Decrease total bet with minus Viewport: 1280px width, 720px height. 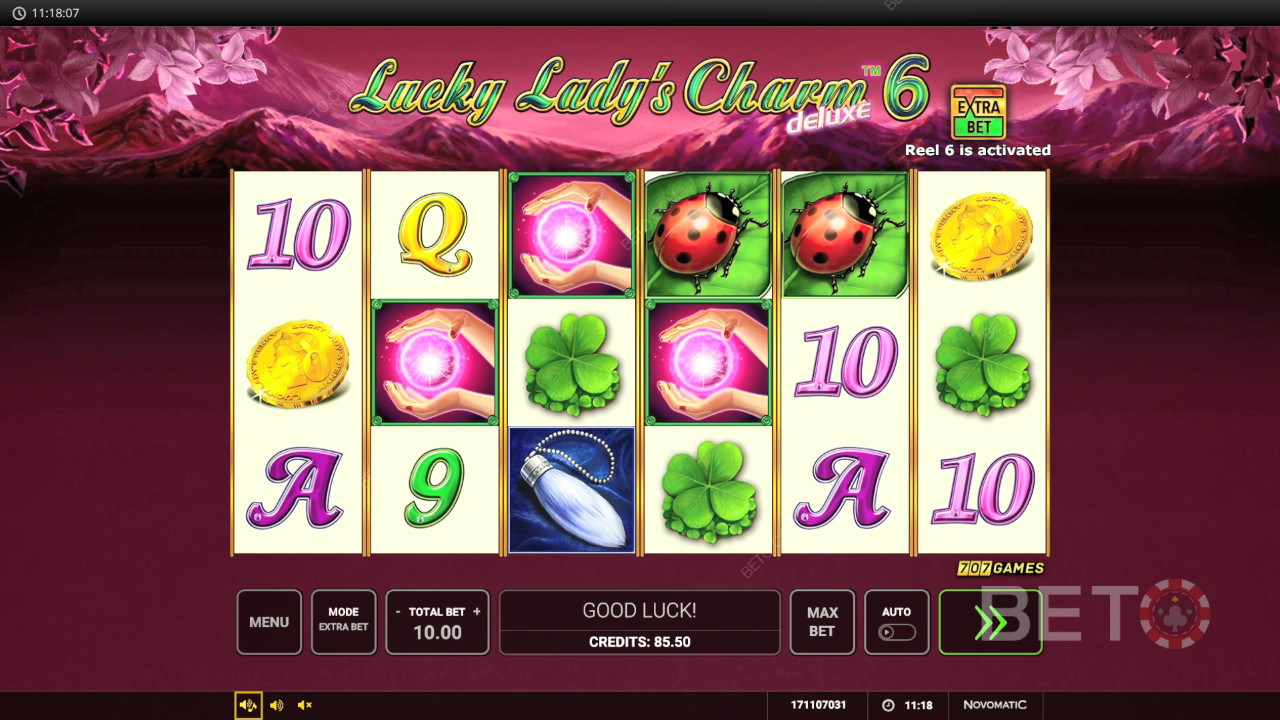[399, 611]
